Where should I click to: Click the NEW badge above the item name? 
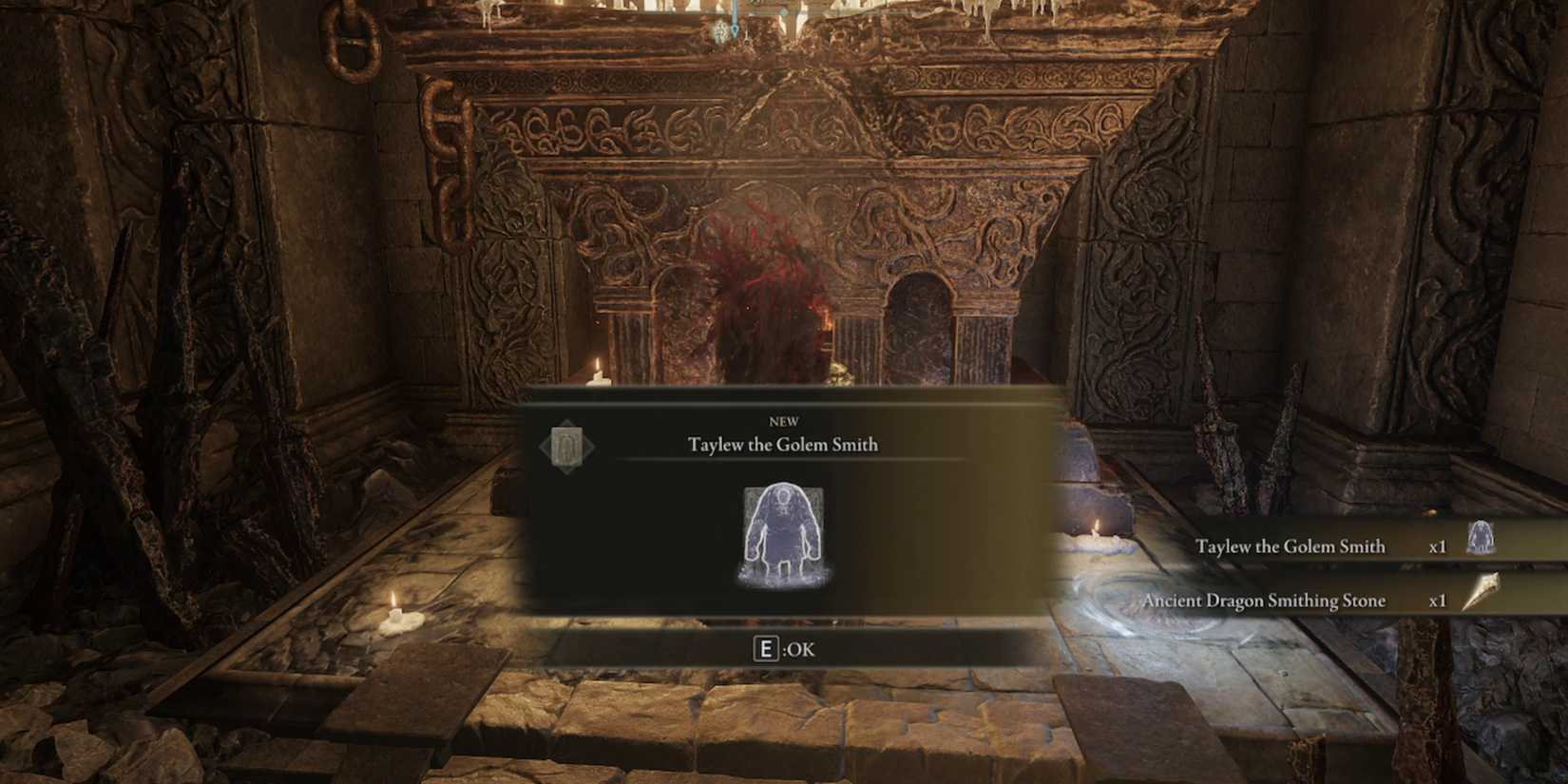tap(782, 421)
